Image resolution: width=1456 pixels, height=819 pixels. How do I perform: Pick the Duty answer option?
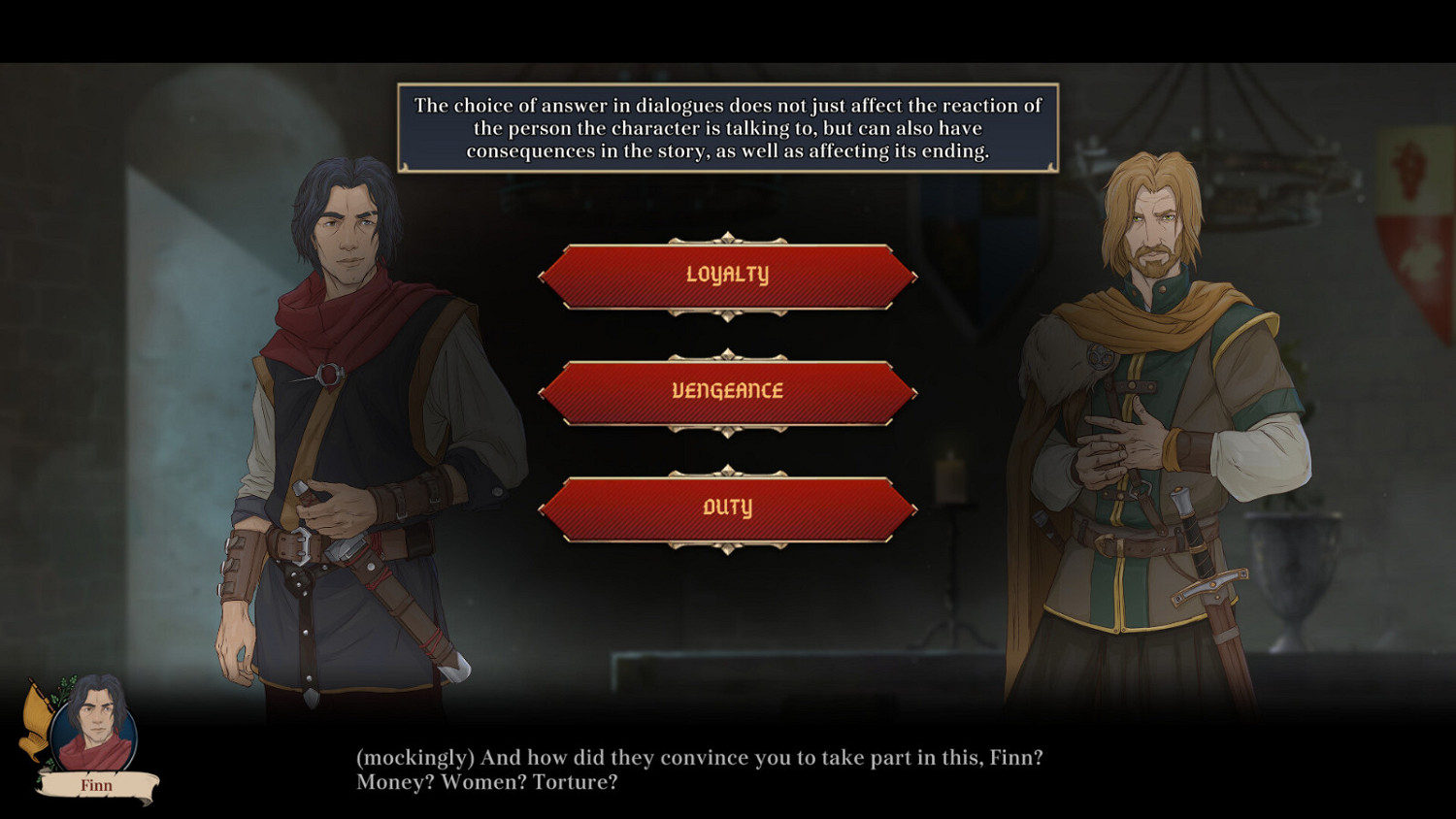click(x=730, y=506)
